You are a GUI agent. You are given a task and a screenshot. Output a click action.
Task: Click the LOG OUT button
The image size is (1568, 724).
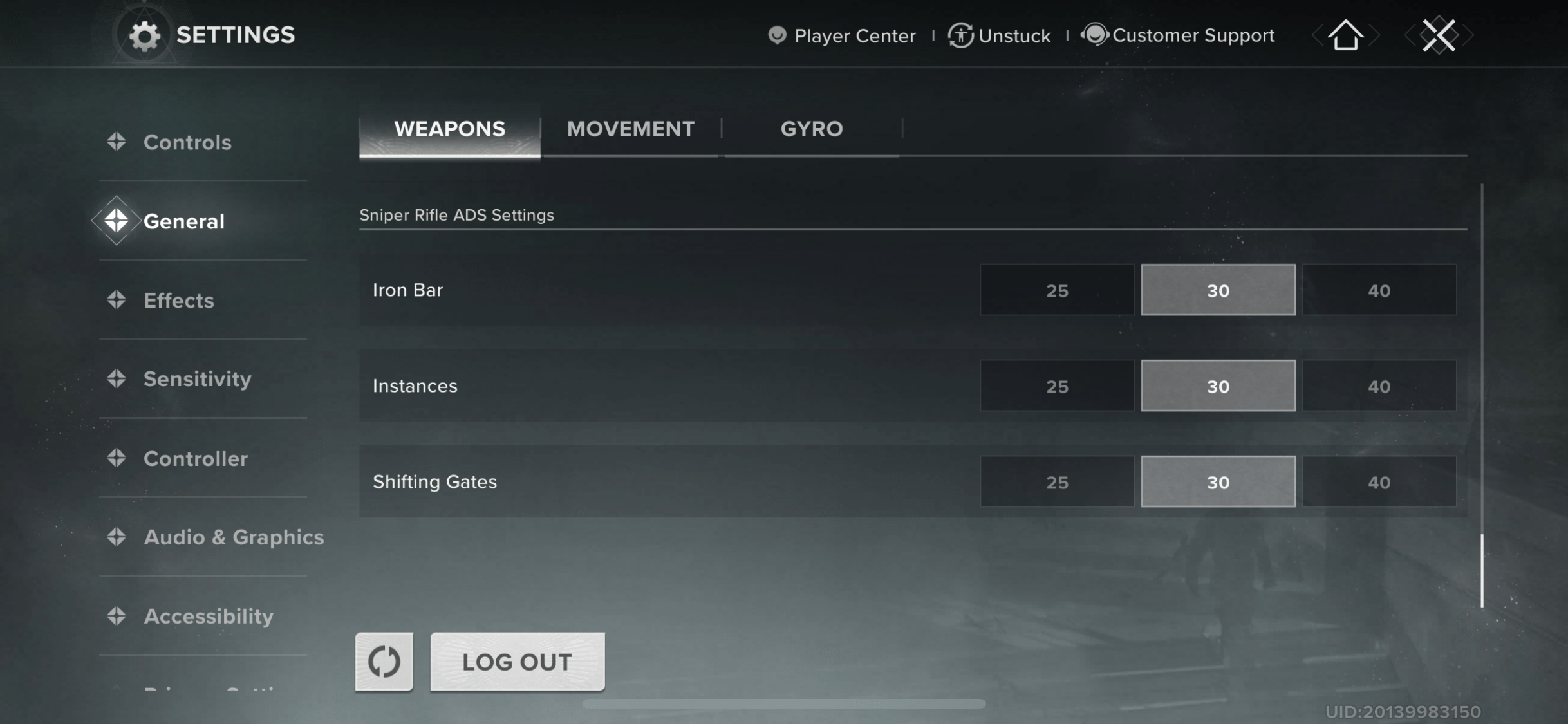click(517, 662)
